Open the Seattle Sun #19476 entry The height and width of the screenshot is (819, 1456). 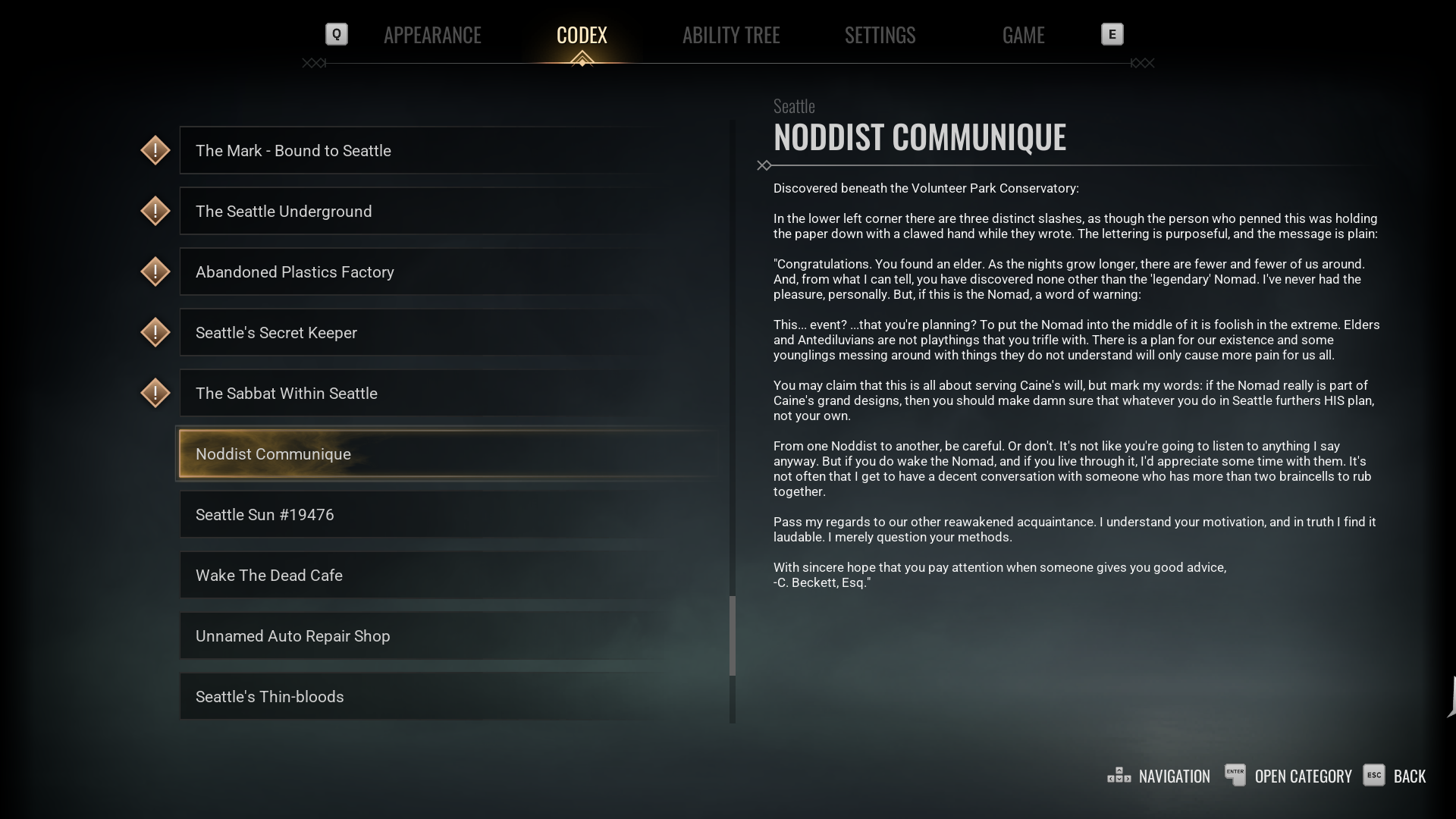(x=447, y=515)
